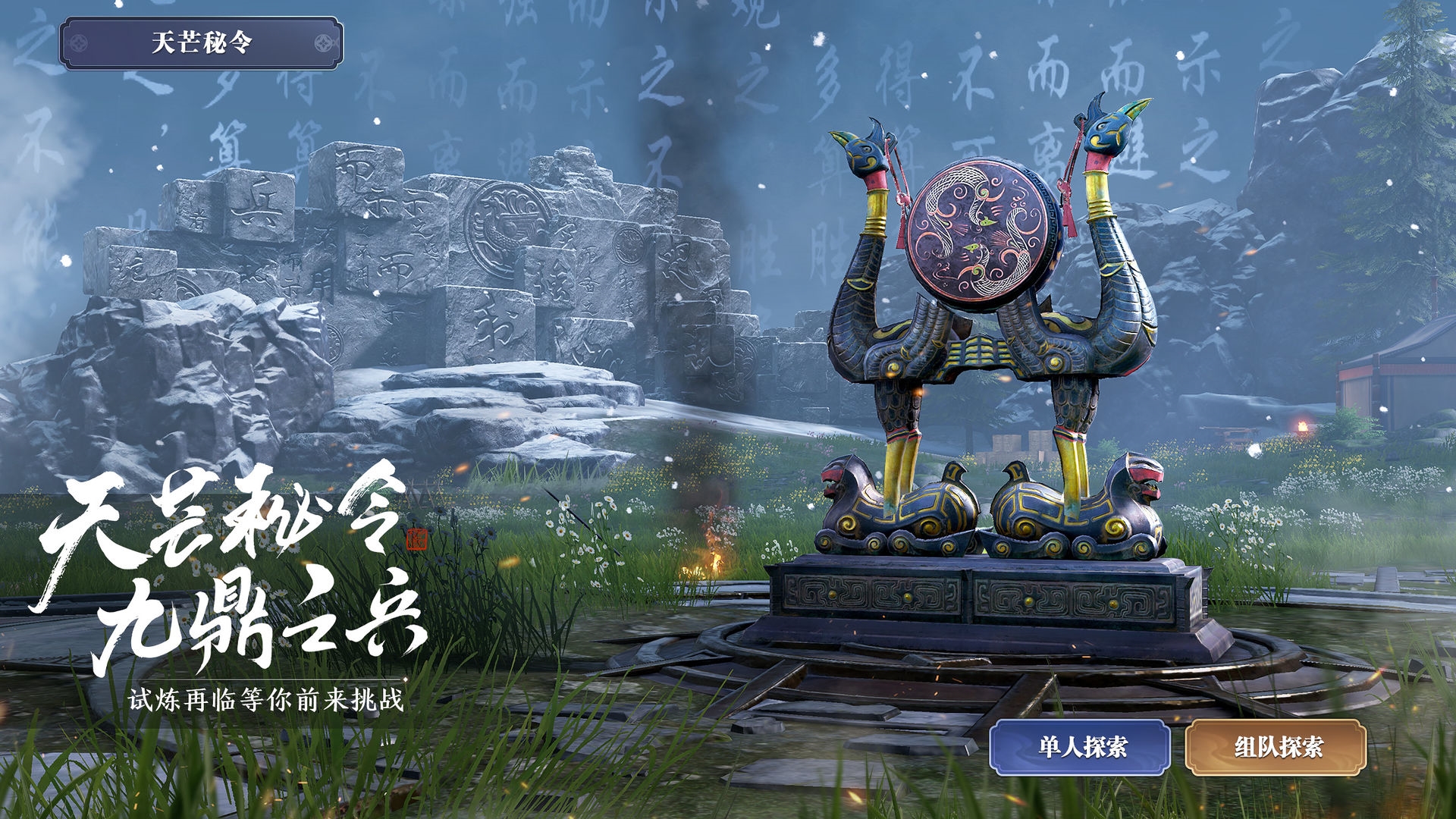
Task: Start solo exploration with 单人探索
Action: tap(1080, 747)
